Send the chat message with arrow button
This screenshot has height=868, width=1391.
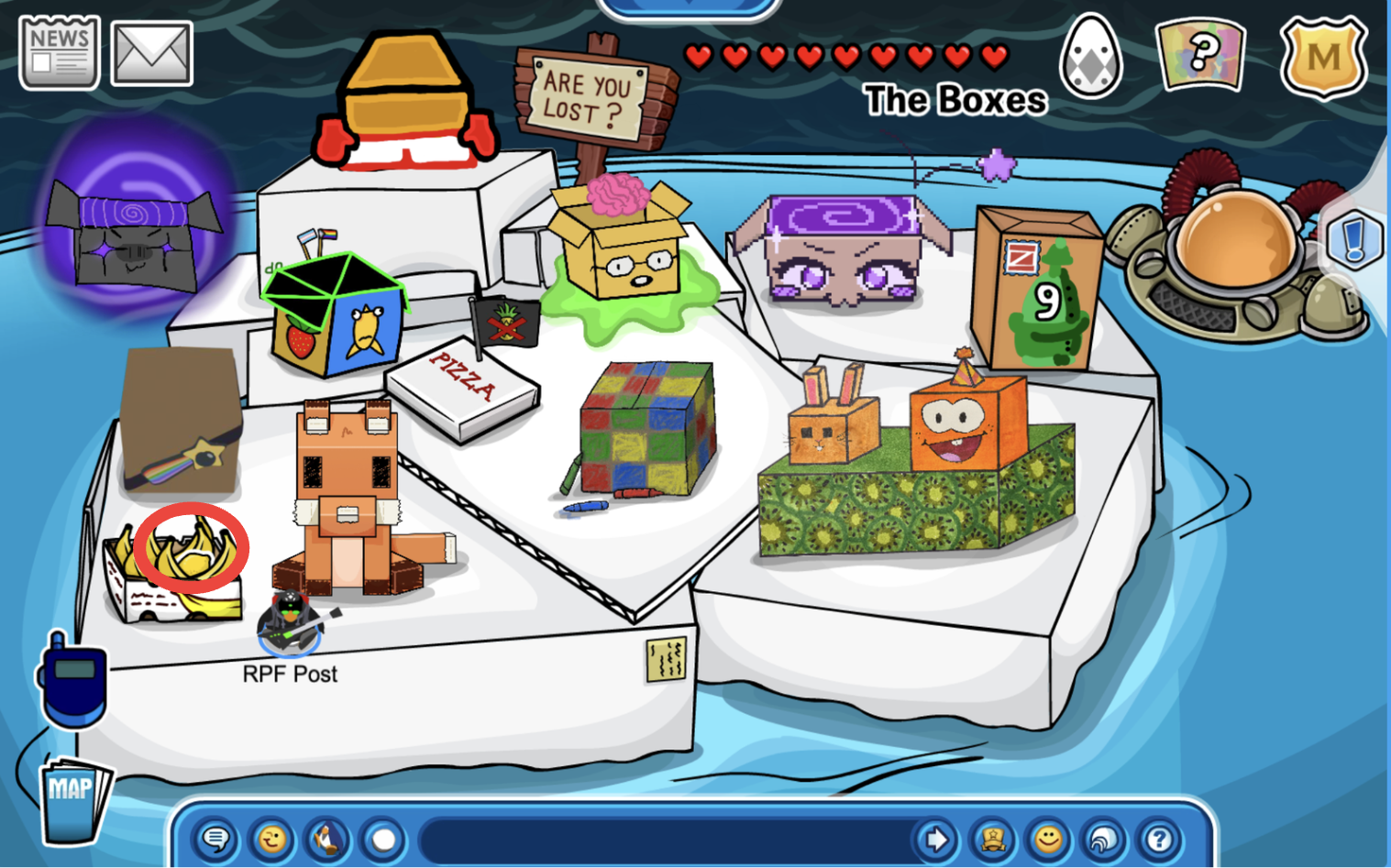pyautogui.click(x=936, y=839)
